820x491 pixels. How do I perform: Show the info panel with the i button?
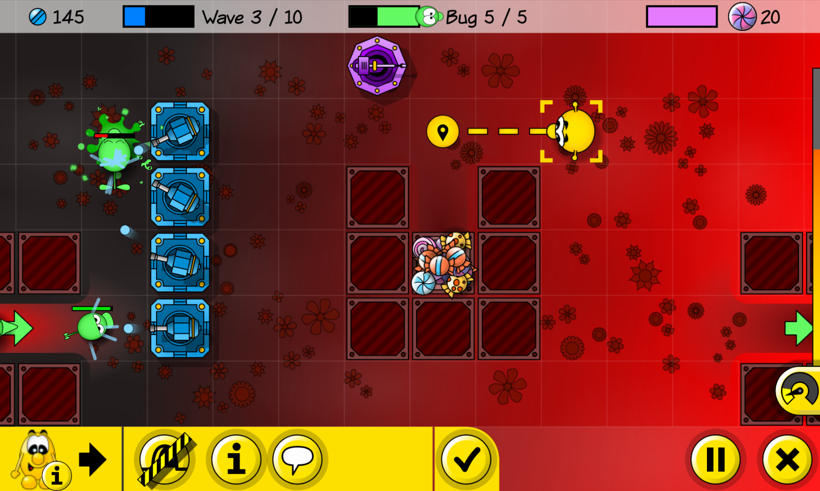(236, 459)
